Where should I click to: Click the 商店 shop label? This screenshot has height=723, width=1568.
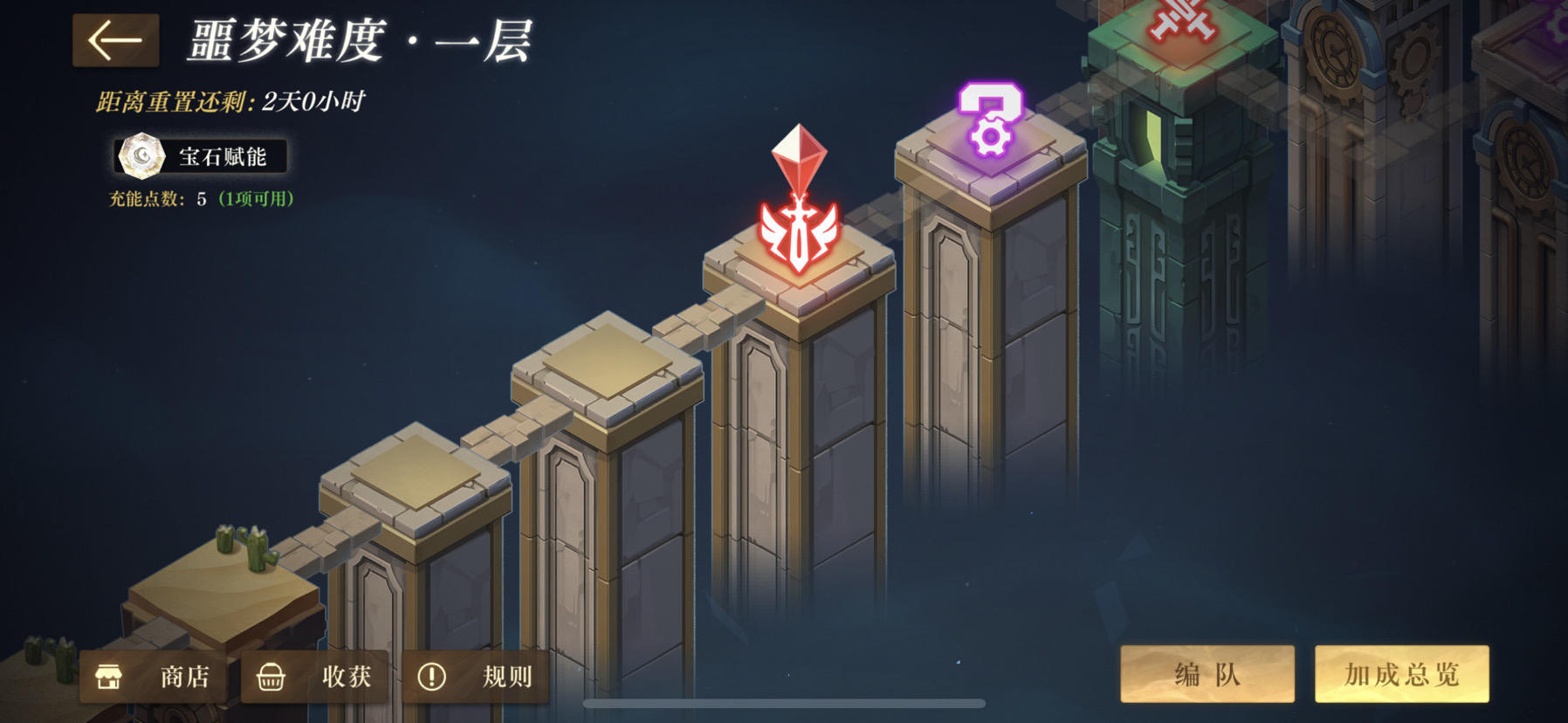(185, 674)
